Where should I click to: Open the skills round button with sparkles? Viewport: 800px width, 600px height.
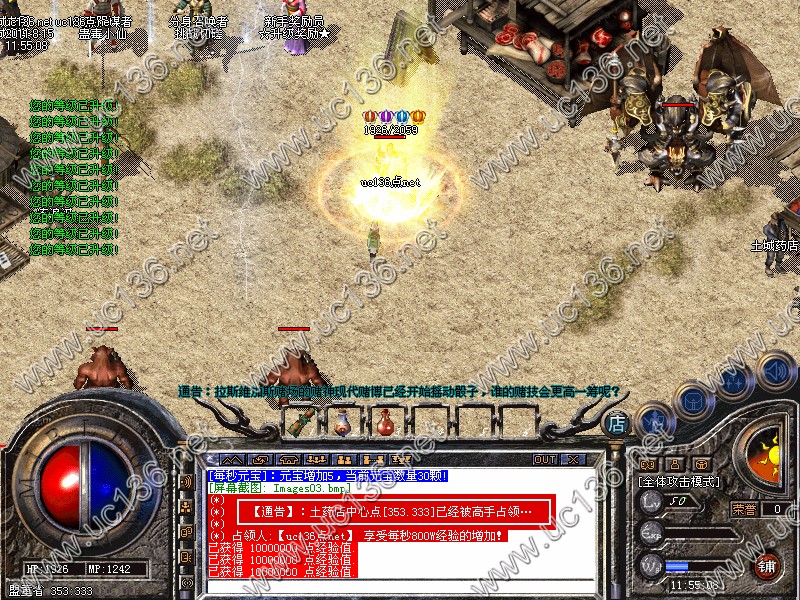click(x=735, y=383)
